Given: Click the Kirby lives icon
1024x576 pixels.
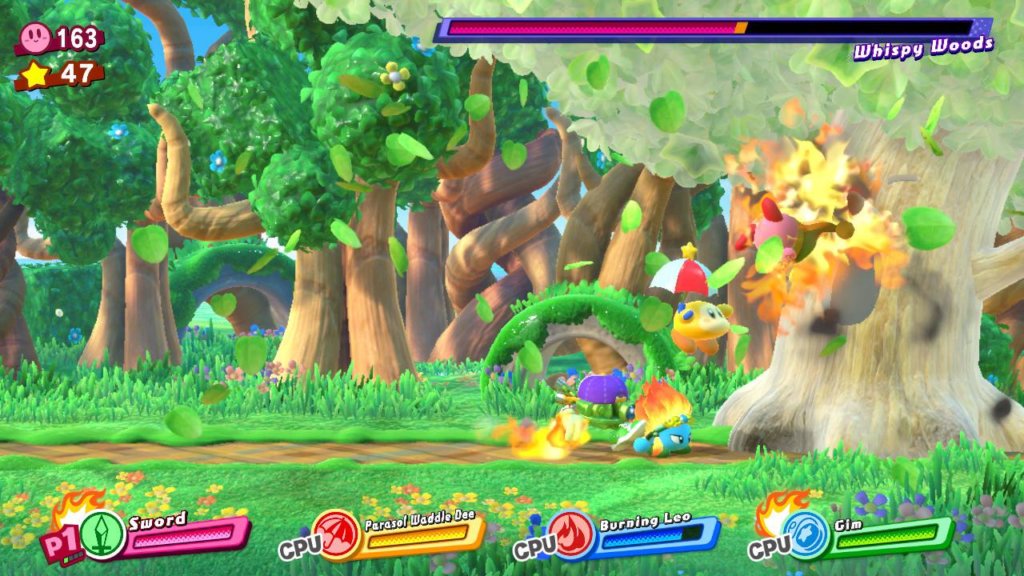Looking at the screenshot, I should tap(33, 38).
